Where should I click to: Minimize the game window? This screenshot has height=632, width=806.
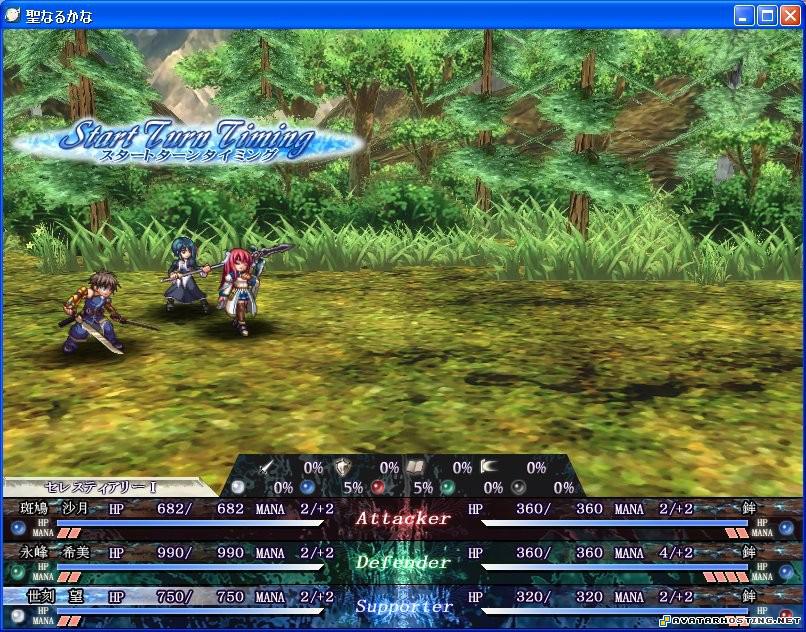(x=744, y=15)
